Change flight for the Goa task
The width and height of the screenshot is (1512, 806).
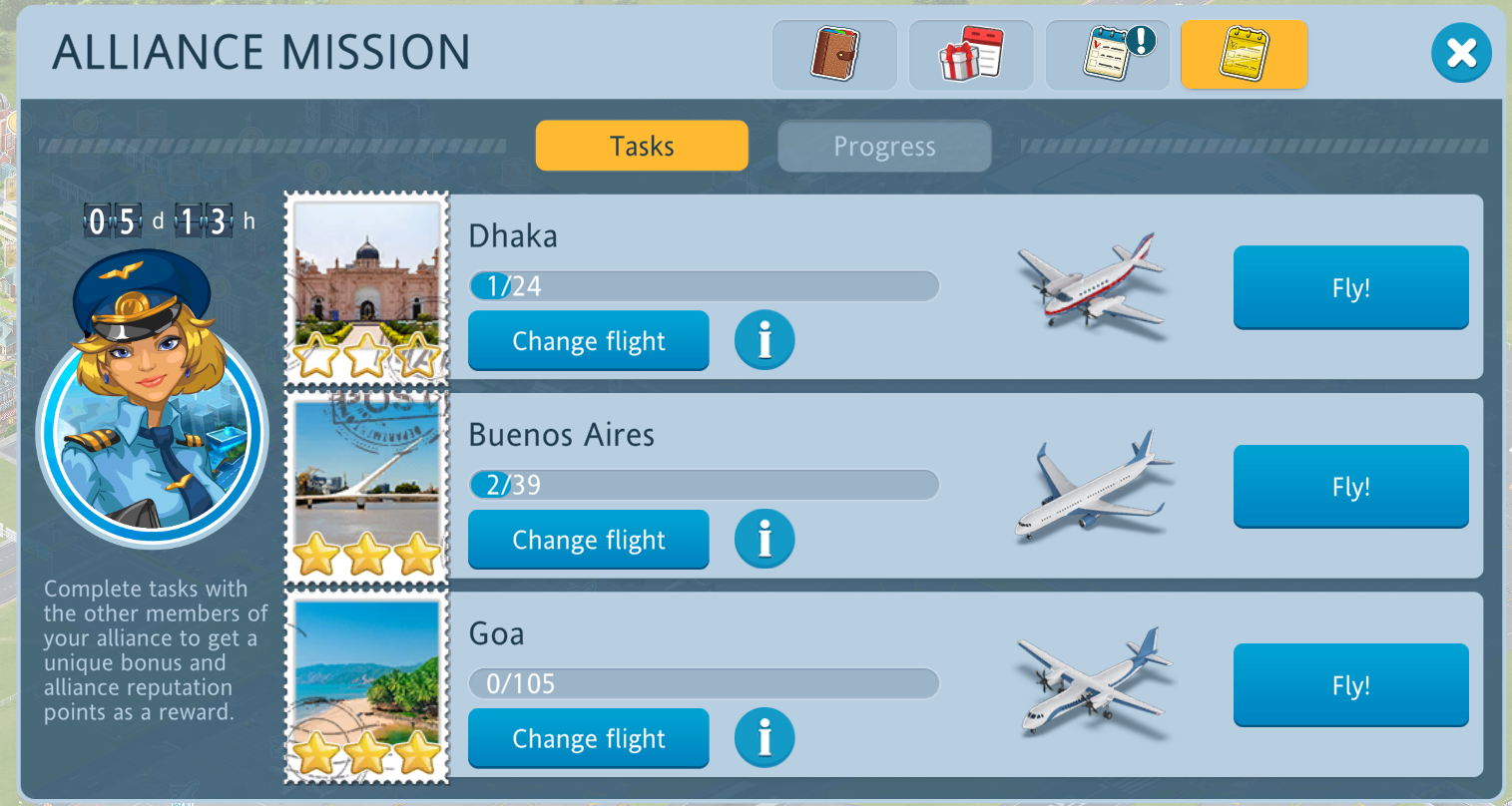pos(589,738)
